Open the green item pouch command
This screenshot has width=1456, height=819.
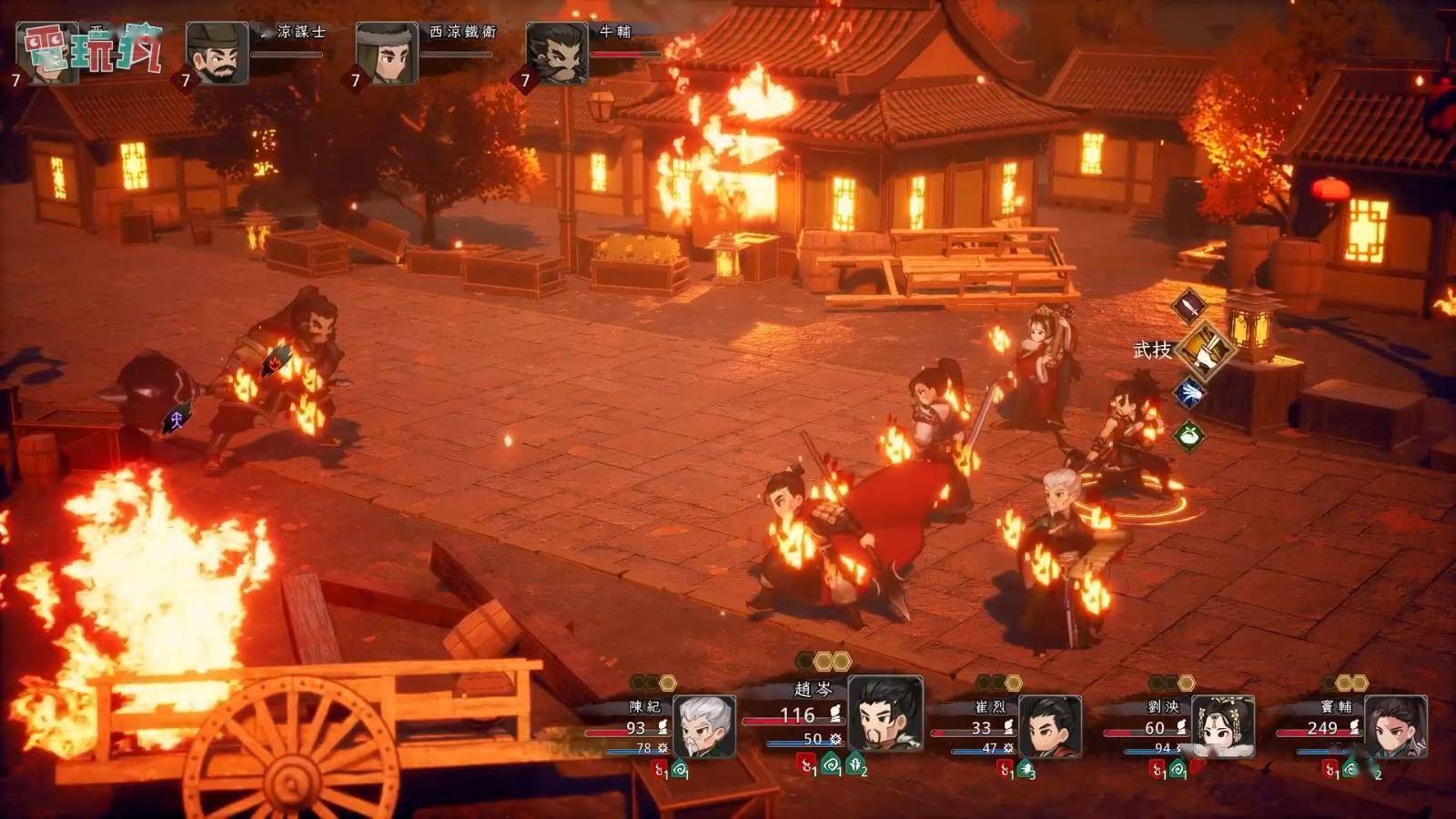(1189, 436)
